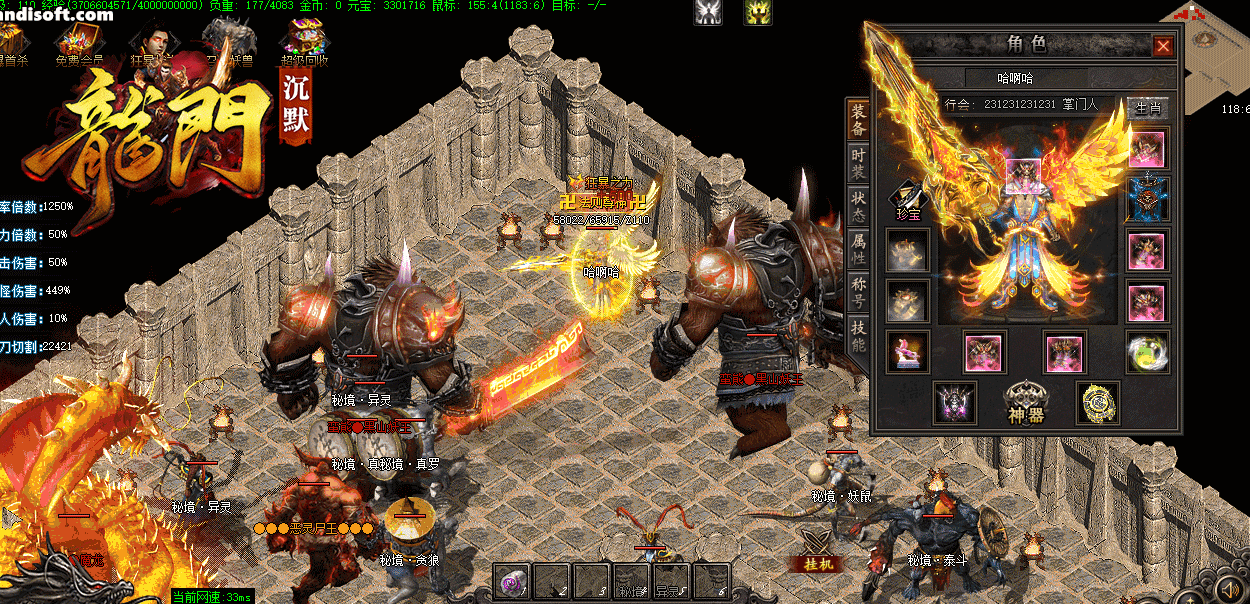Image resolution: width=1250 pixels, height=604 pixels.
Task: Click the golden helmet icon at top
Action: [757, 12]
